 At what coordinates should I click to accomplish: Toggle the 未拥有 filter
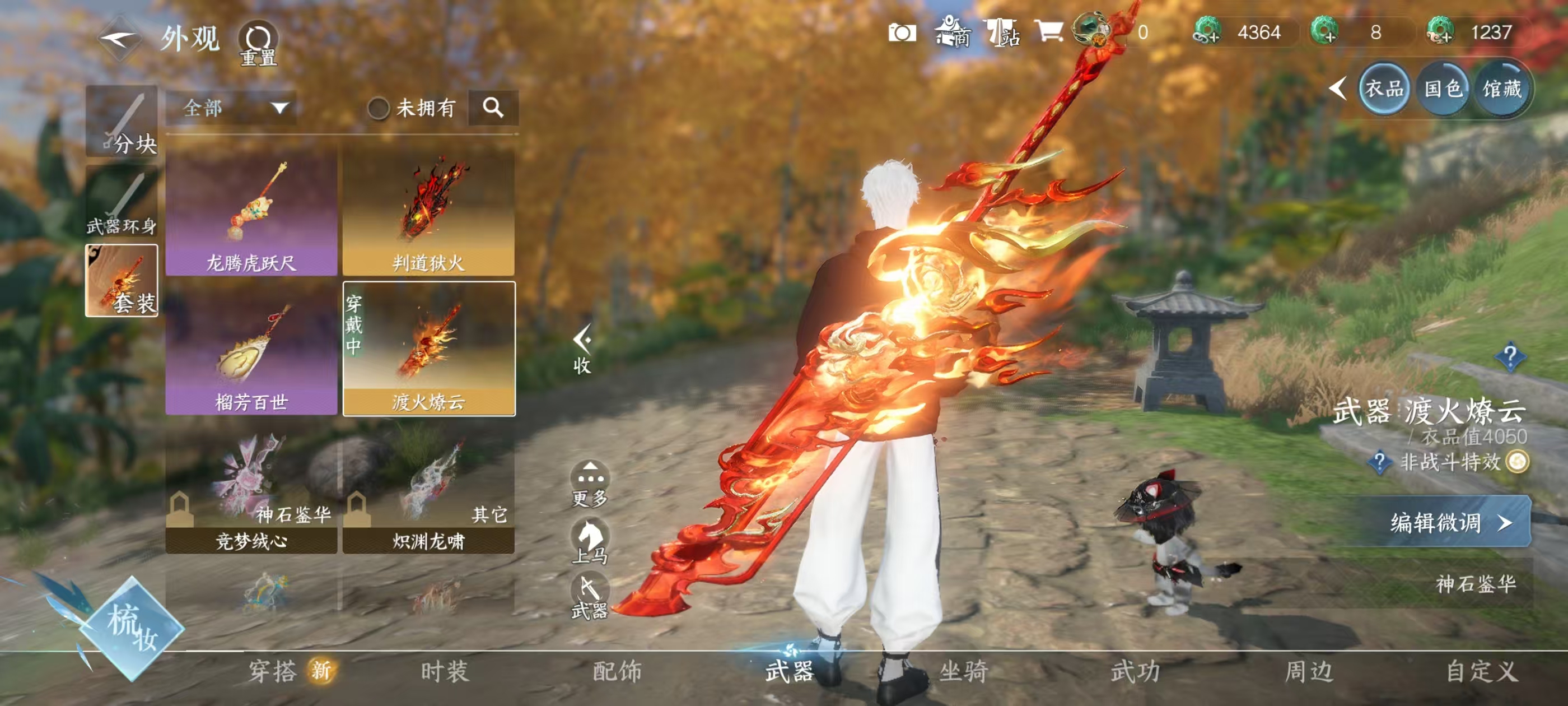pyautogui.click(x=378, y=109)
